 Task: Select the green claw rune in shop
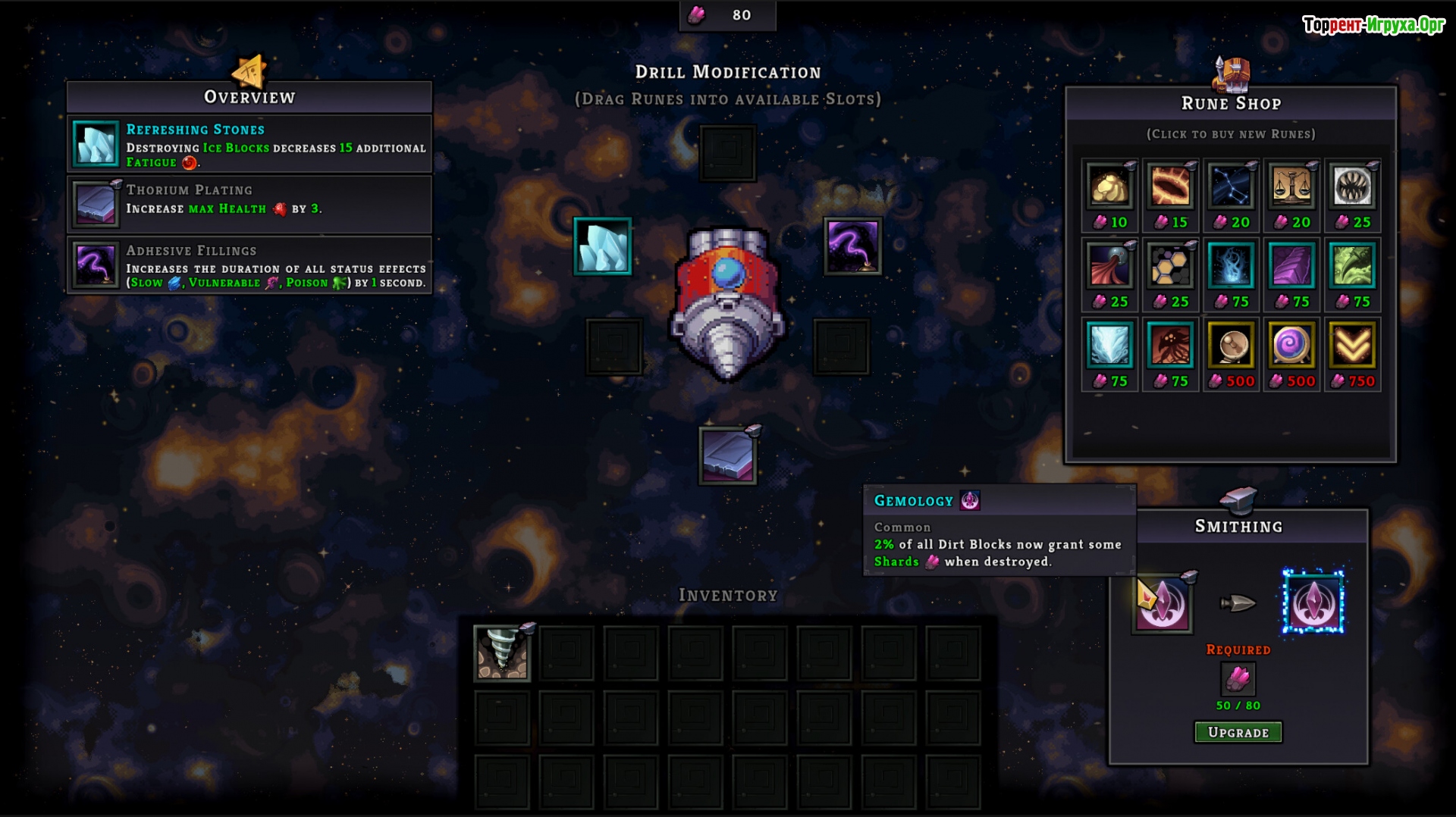tap(1352, 267)
